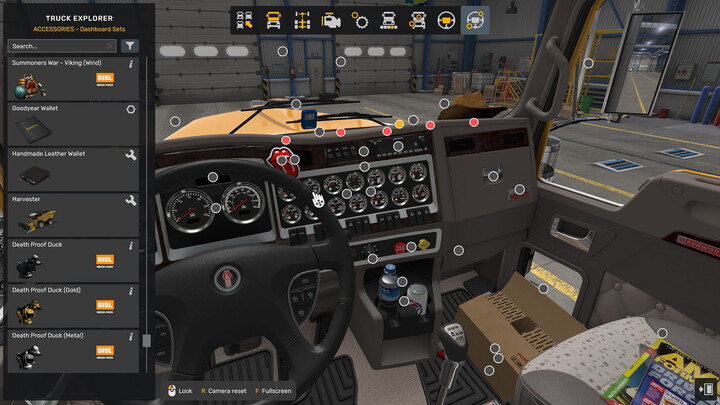This screenshot has height=405, width=720.
Task: Select the Death Proof Duck (Gold)
Action: (72, 304)
